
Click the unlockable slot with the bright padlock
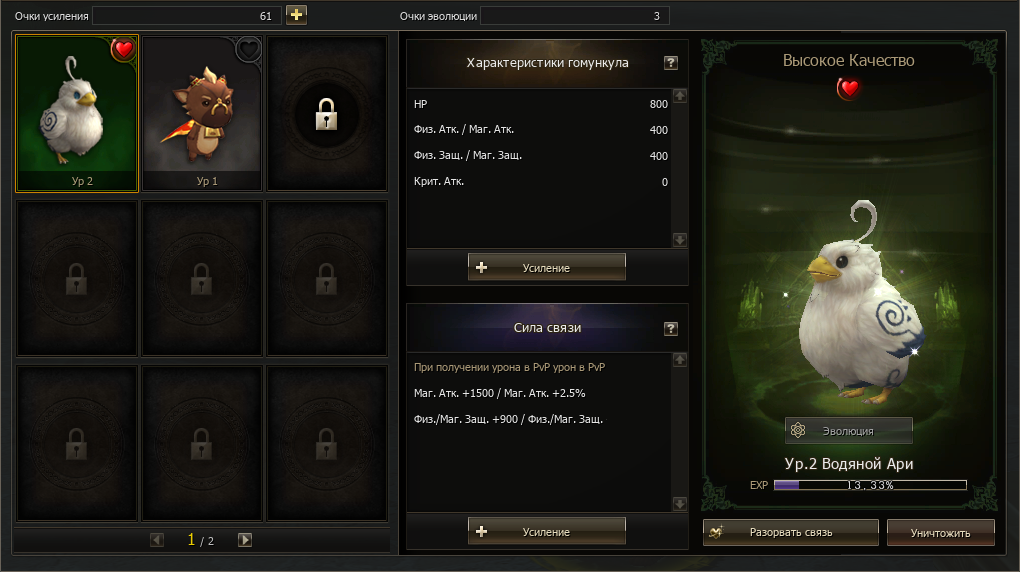tap(326, 115)
